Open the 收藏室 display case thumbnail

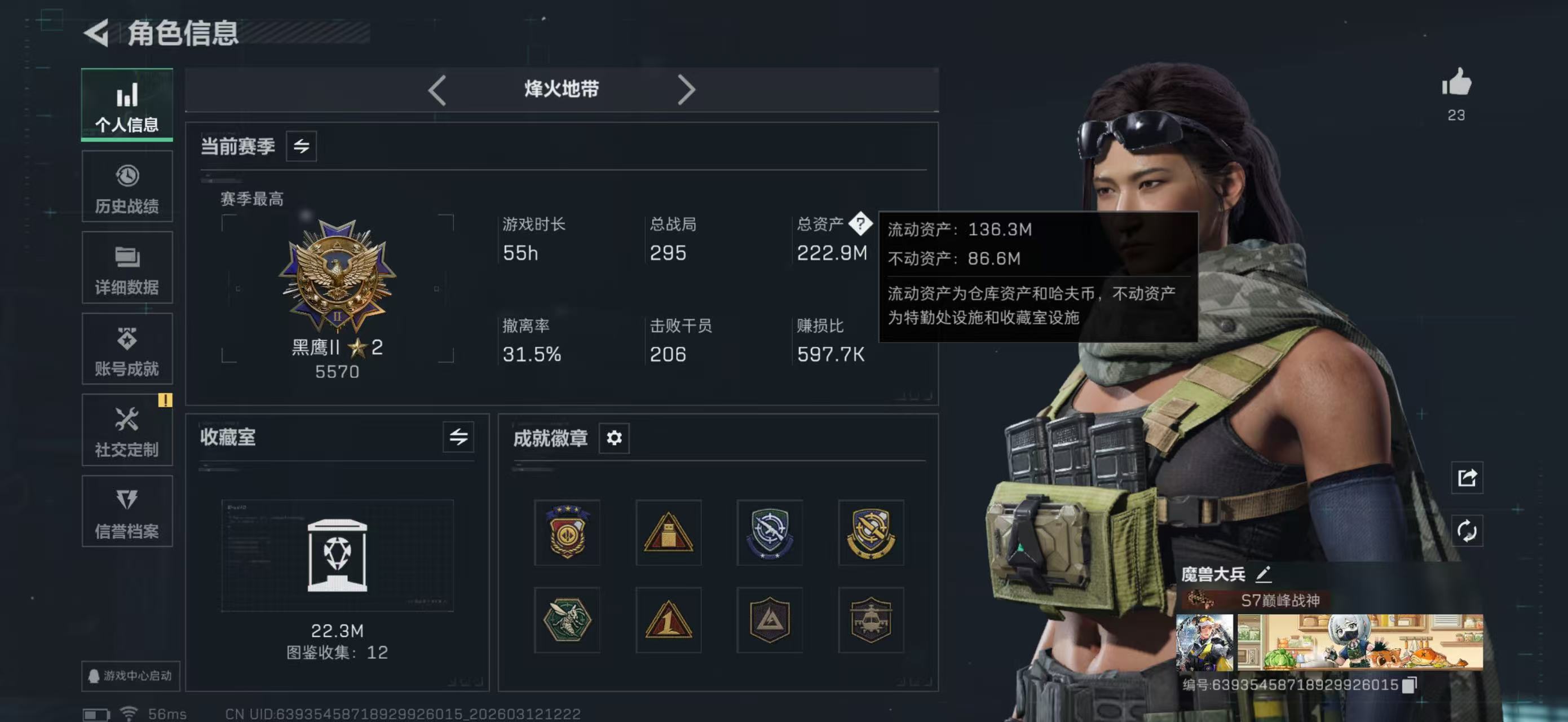(337, 555)
